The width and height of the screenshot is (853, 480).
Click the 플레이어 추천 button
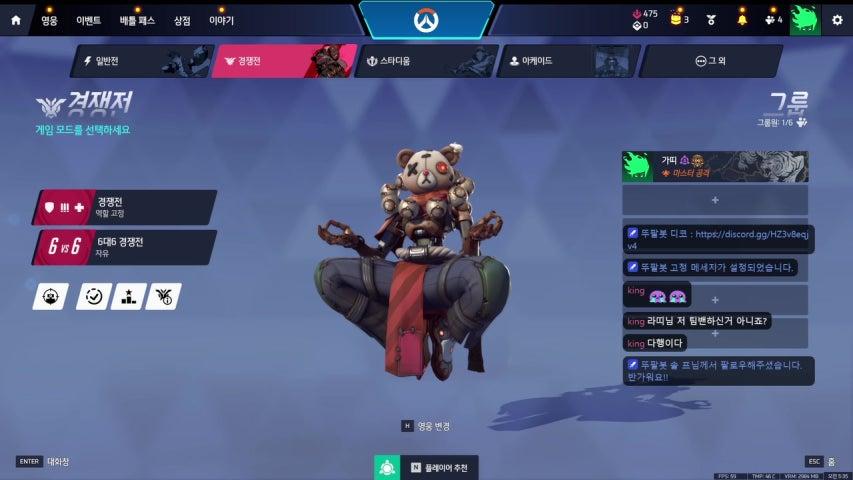click(428, 467)
